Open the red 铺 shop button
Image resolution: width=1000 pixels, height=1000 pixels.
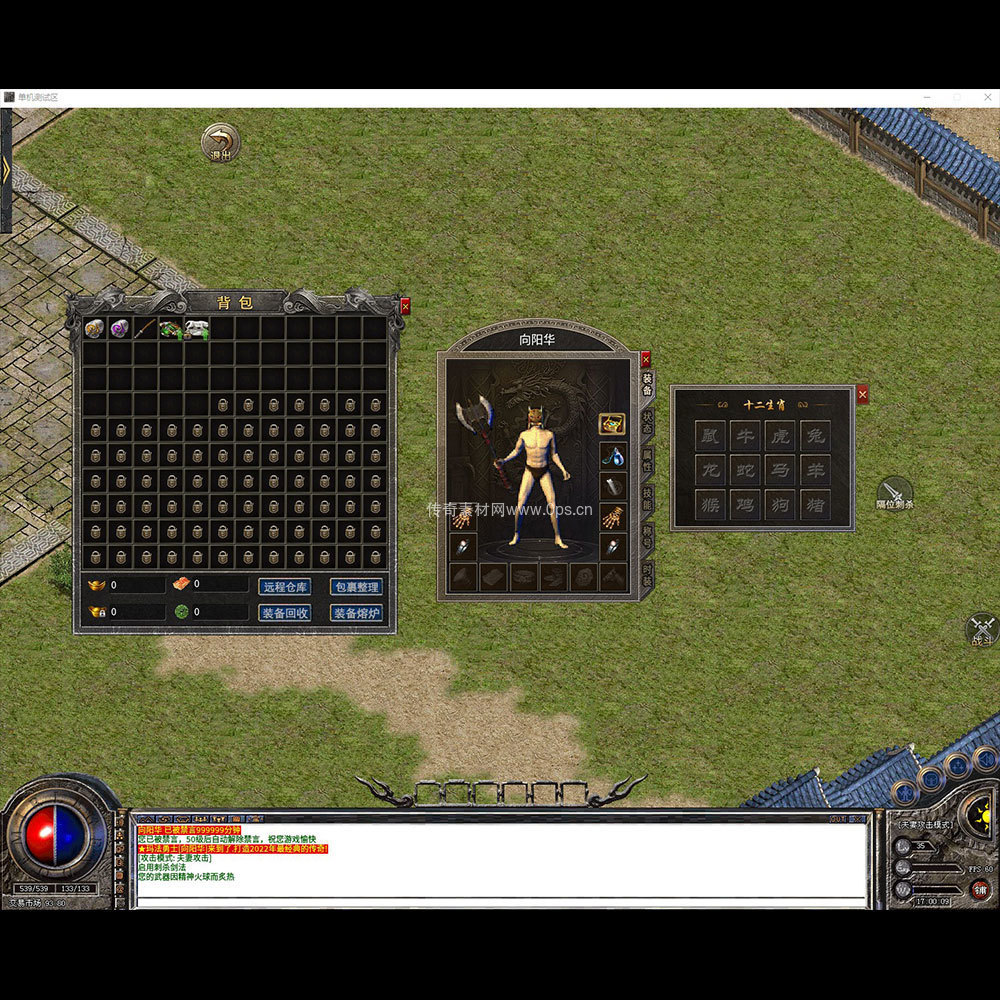(x=980, y=890)
